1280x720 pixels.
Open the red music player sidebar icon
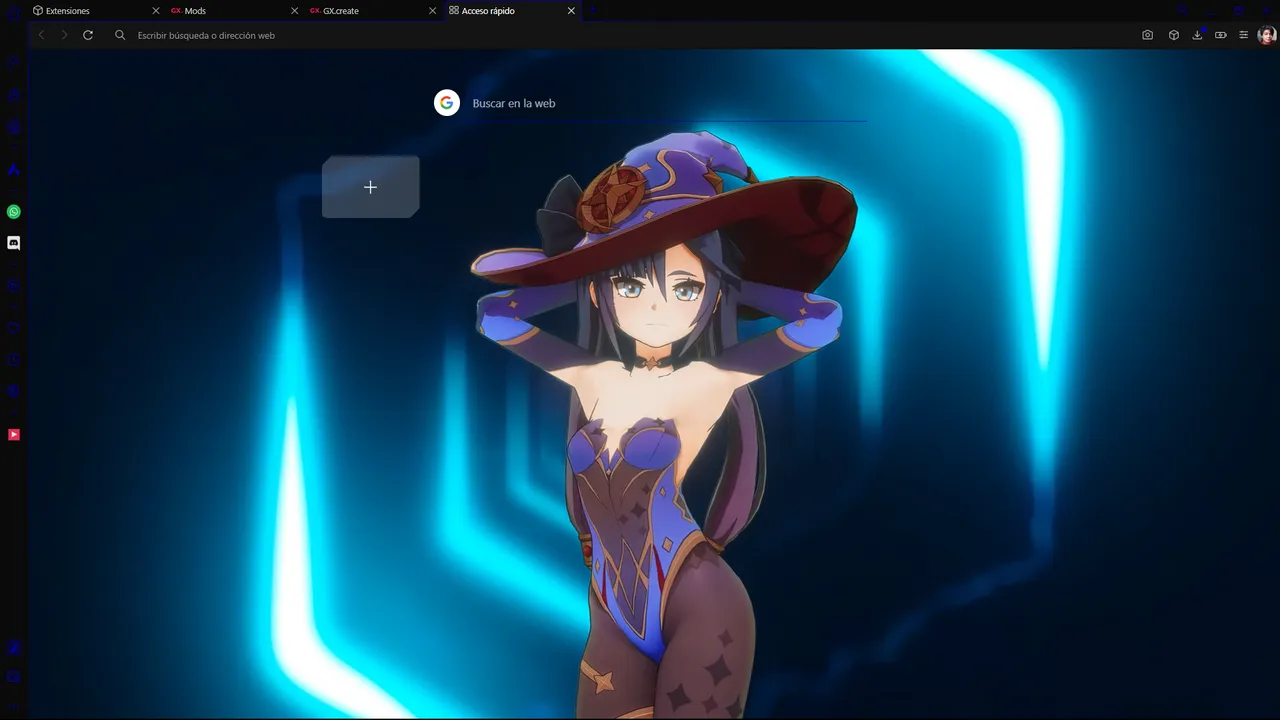click(x=13, y=433)
